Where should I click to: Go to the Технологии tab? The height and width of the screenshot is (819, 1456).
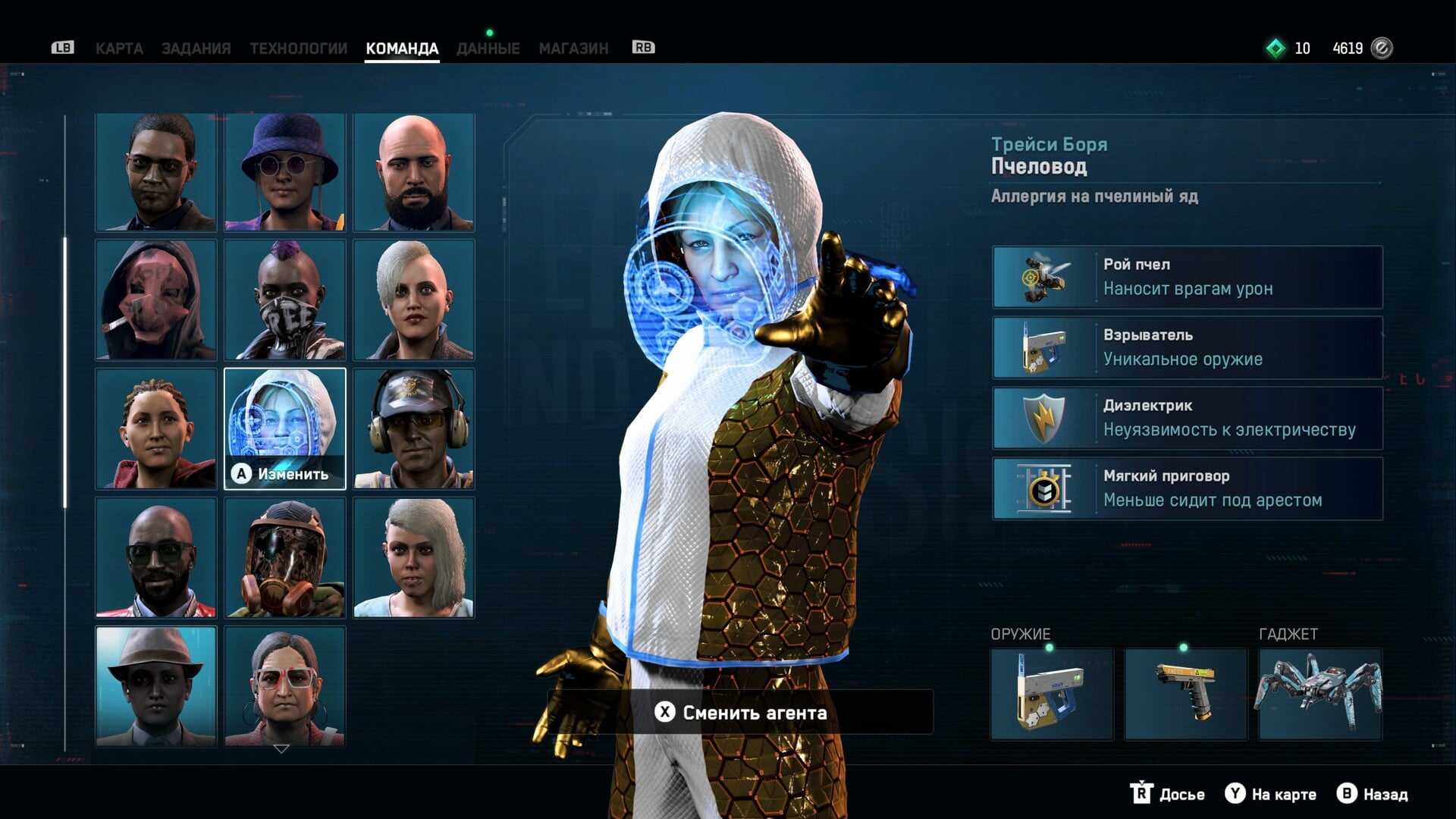(x=298, y=49)
